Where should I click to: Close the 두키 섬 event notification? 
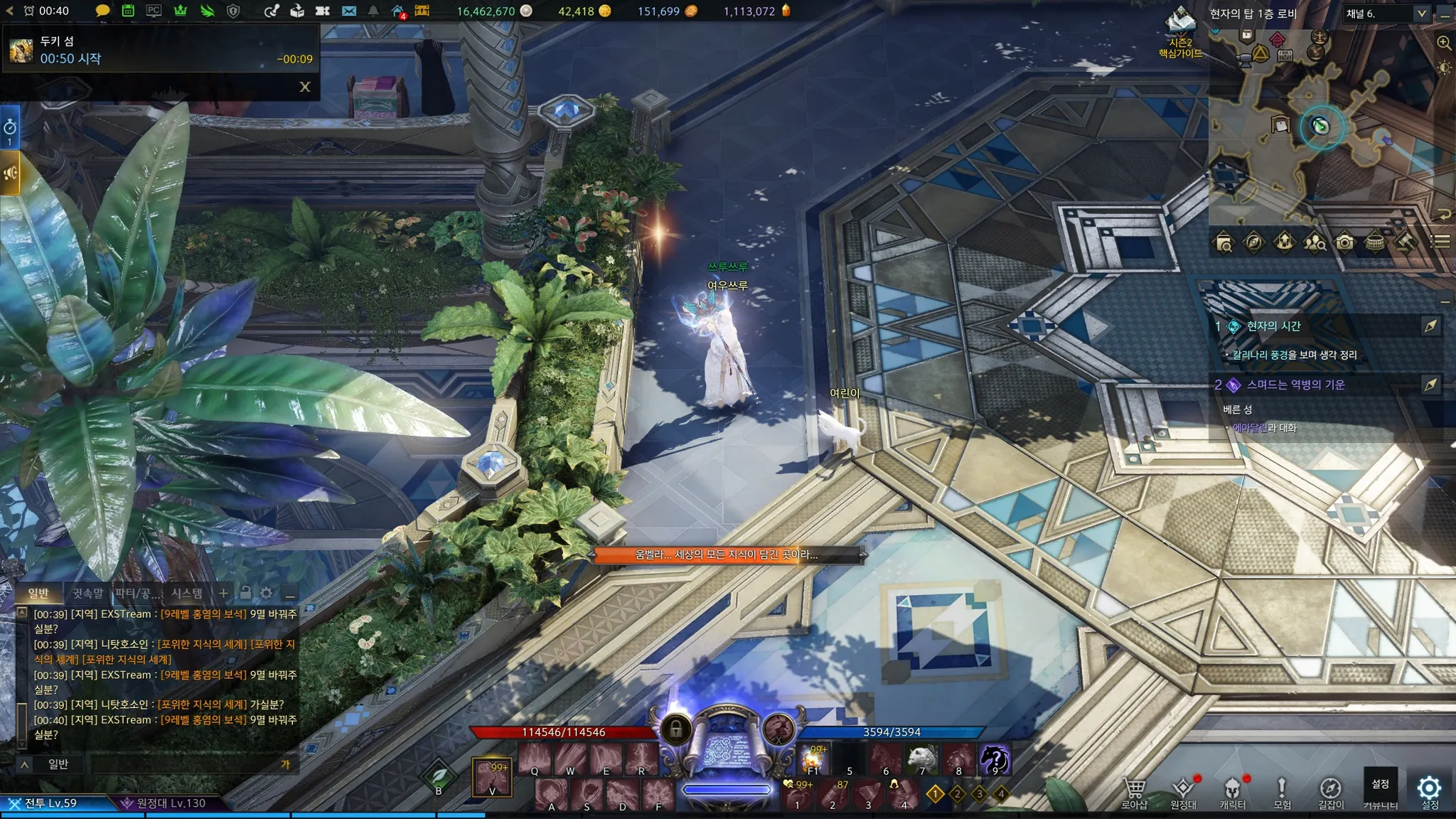pyautogui.click(x=305, y=87)
